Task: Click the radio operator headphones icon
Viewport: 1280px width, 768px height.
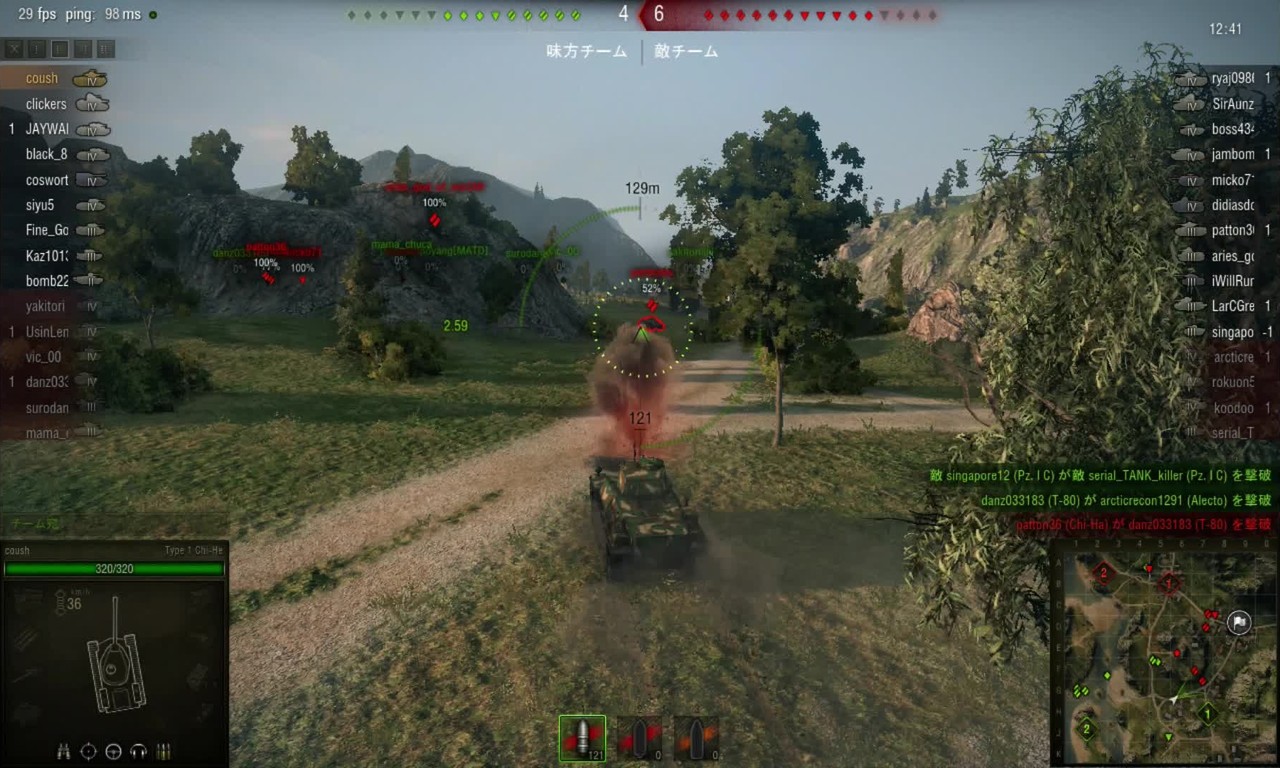Action: coord(138,751)
